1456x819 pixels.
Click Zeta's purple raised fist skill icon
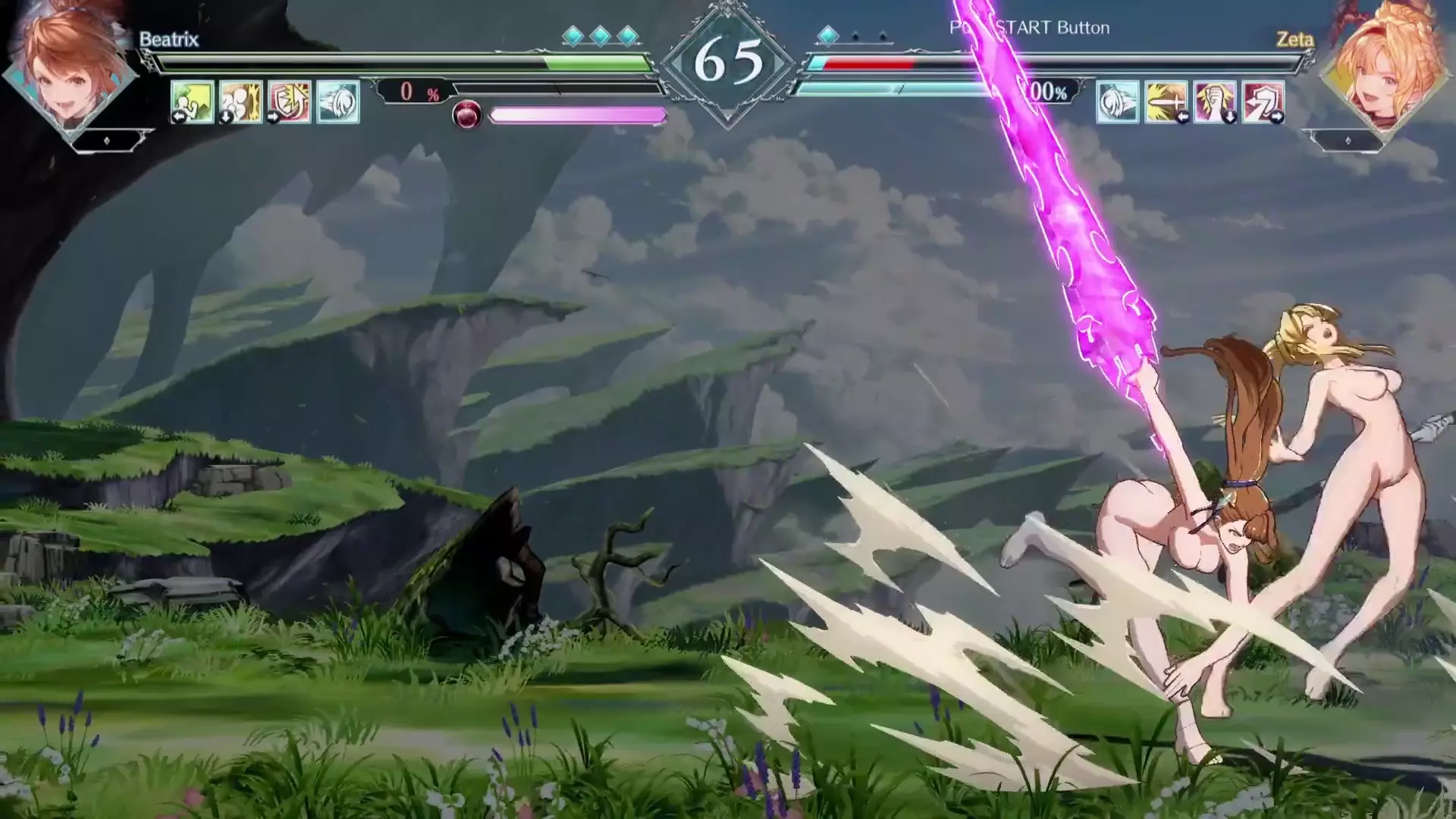tap(1214, 102)
